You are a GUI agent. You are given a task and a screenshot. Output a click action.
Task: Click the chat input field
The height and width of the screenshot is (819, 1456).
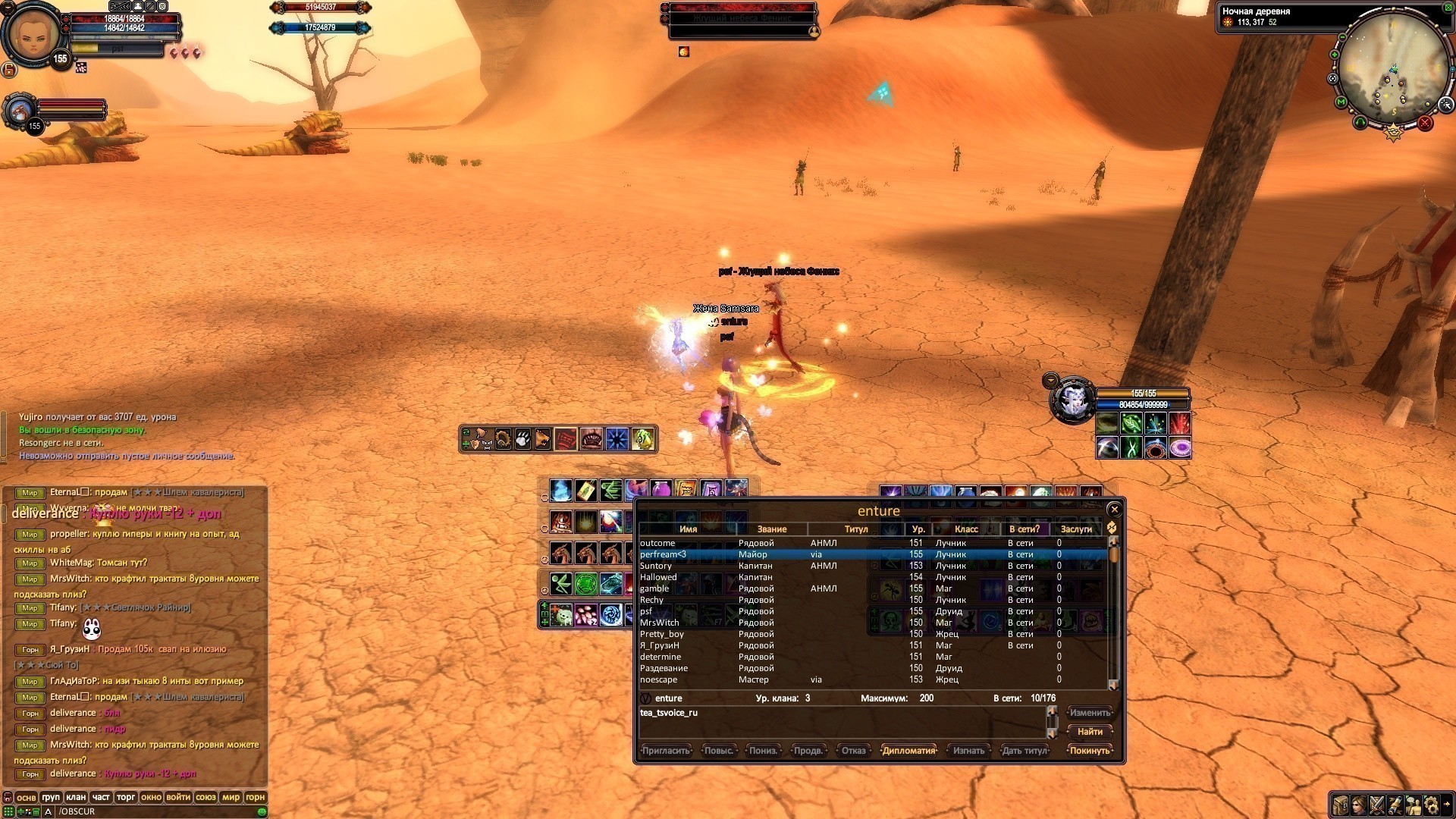tap(152, 811)
